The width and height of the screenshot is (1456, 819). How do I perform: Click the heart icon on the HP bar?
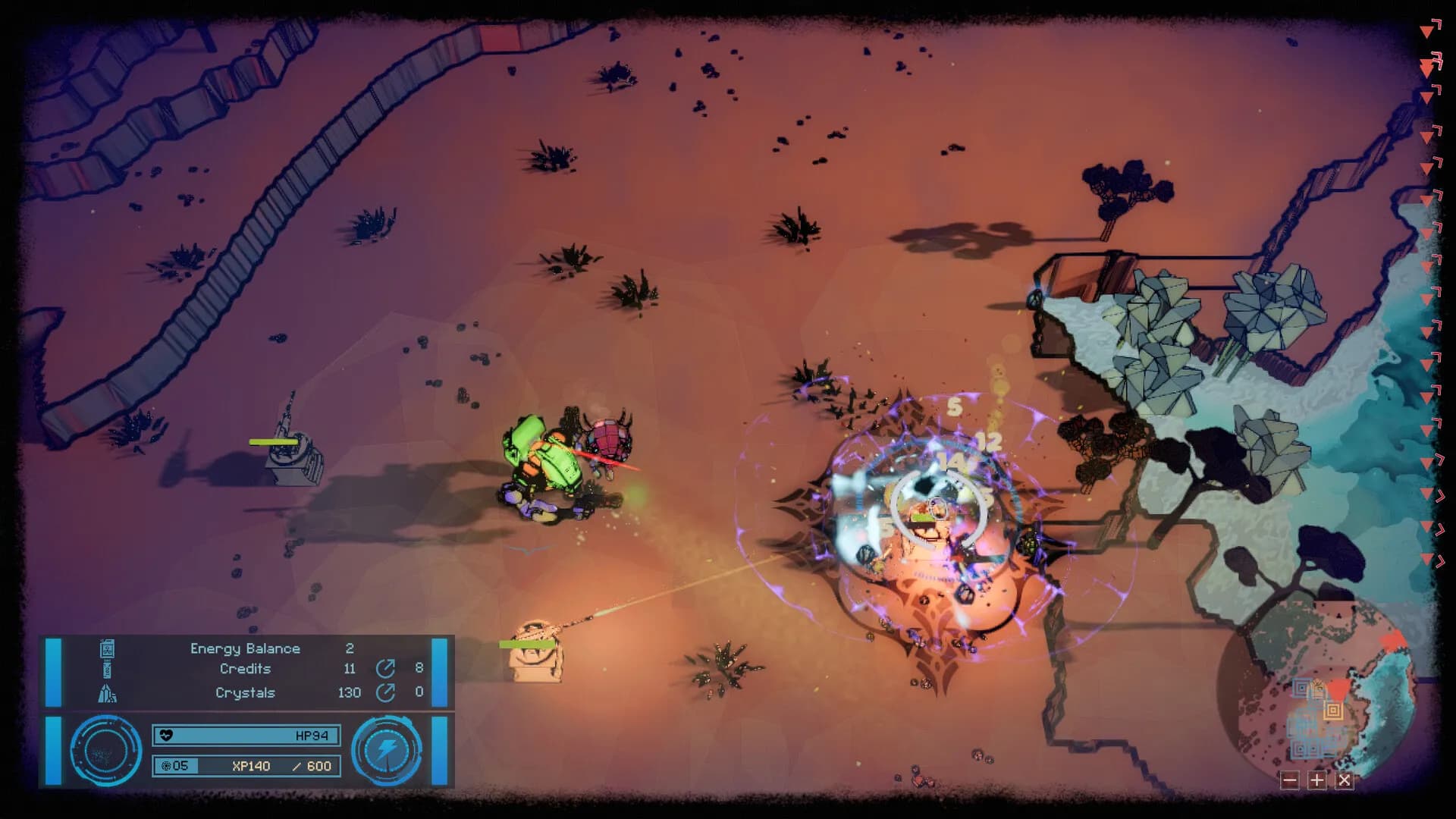[x=166, y=735]
